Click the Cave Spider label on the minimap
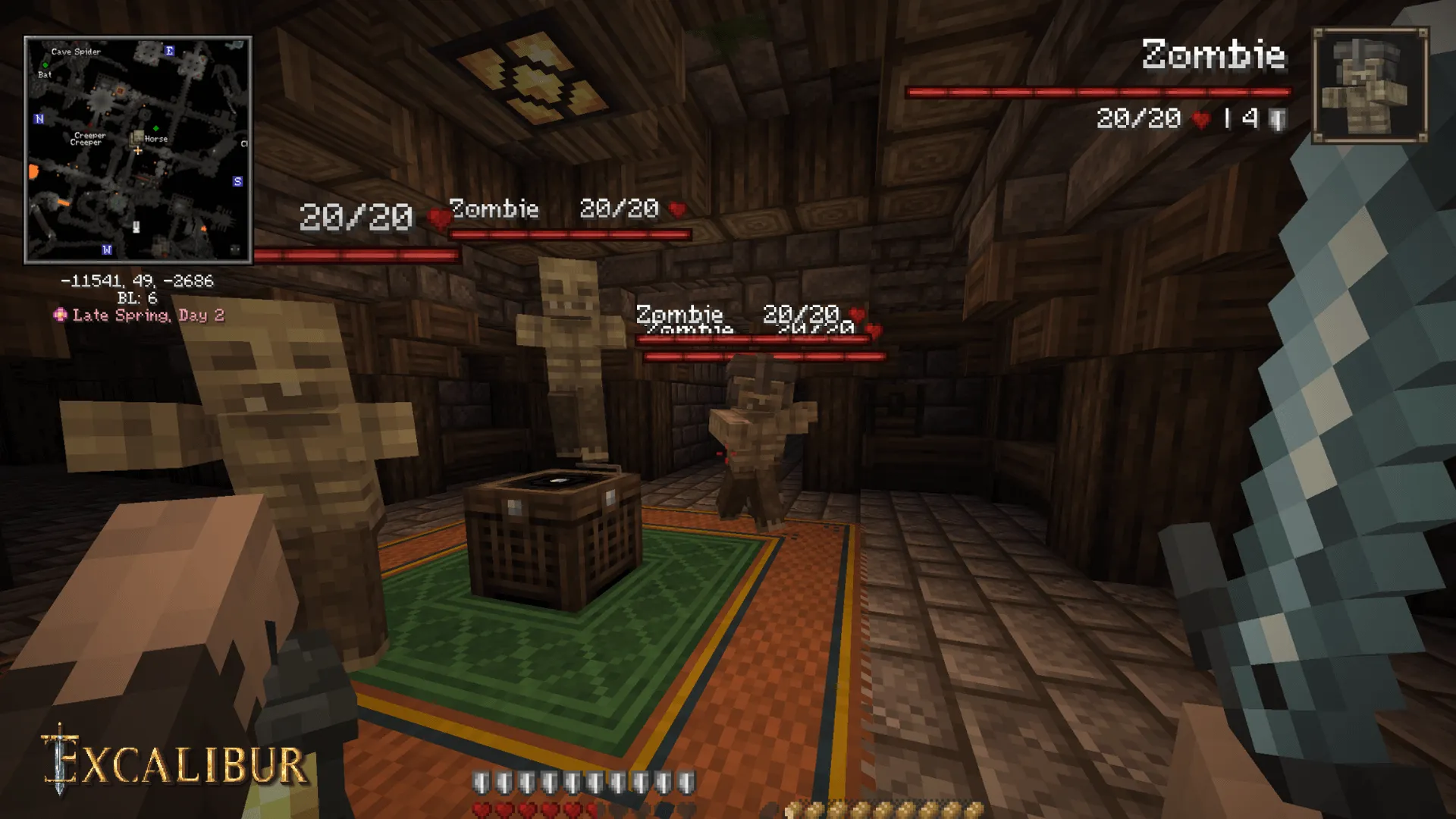Screen dimensions: 1456x819 coord(76,52)
